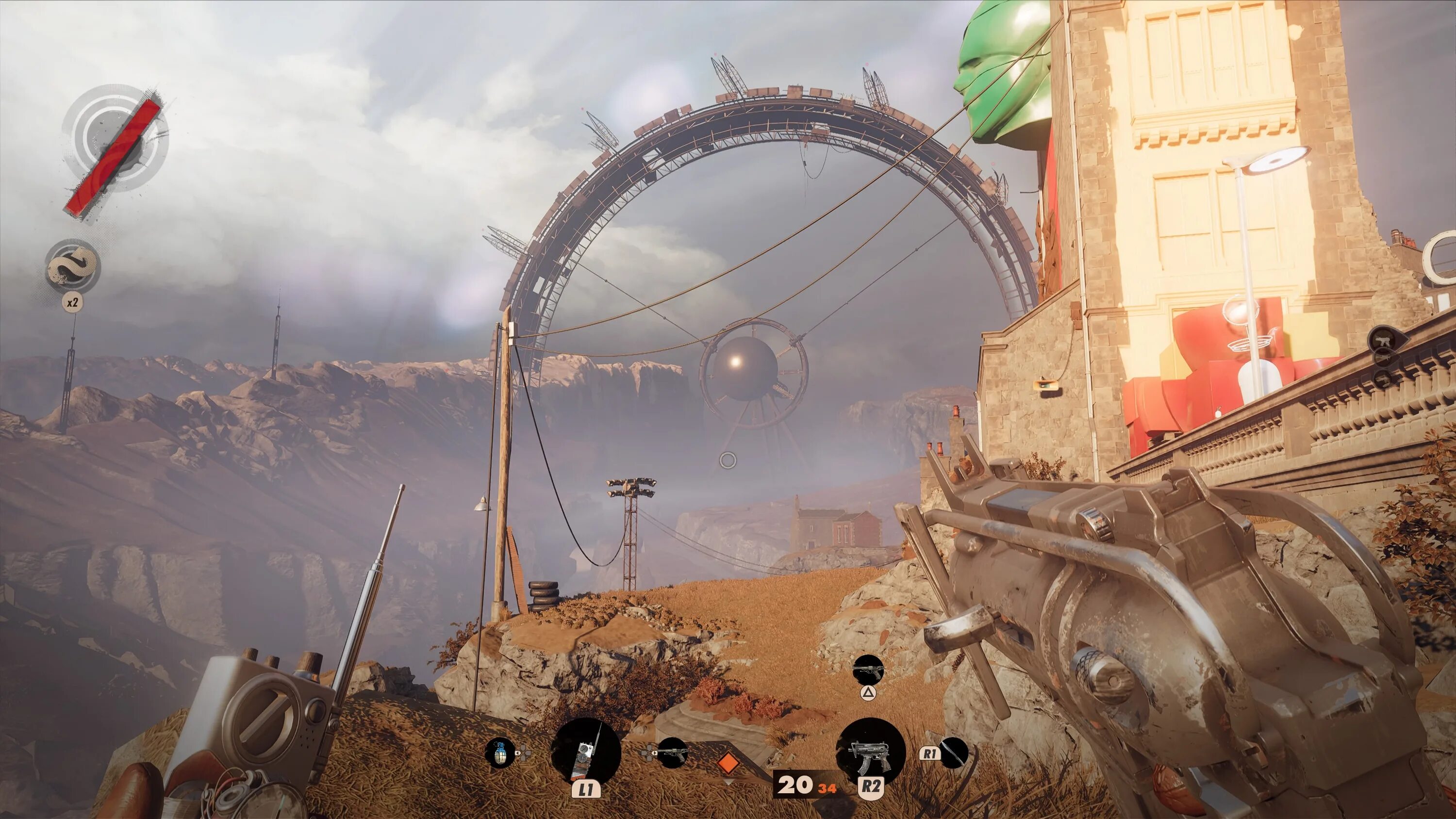Activate the machete melee icon
Viewport: 1456px width, 819px height.
click(954, 753)
